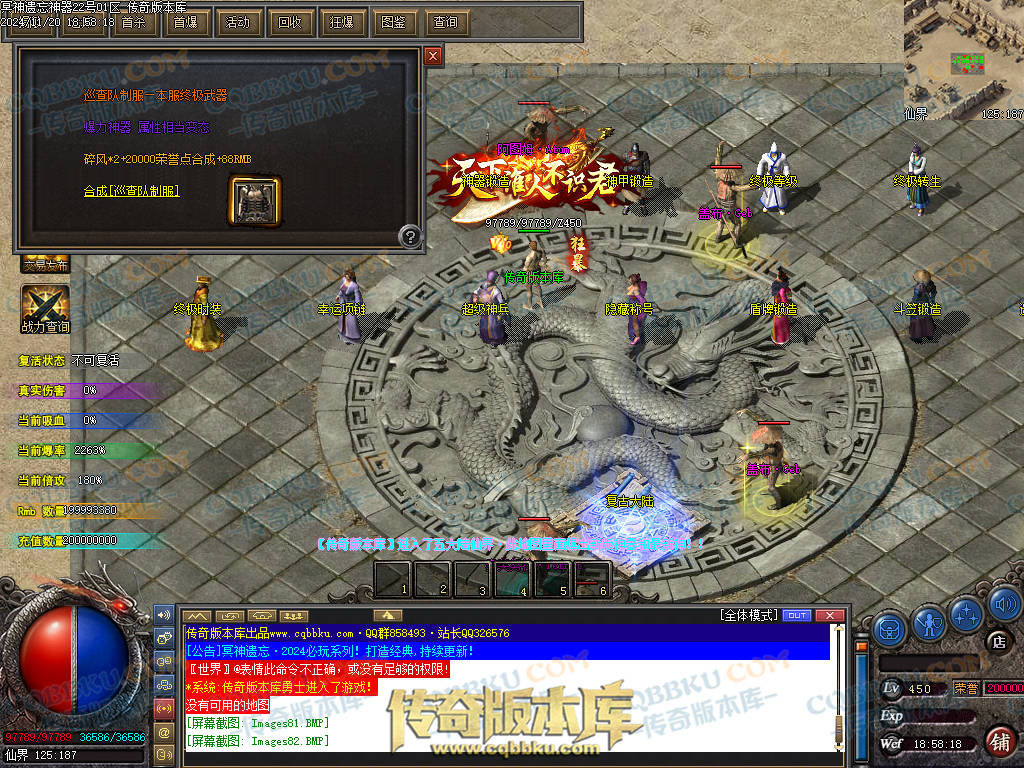Image resolution: width=1024 pixels, height=768 pixels.
Task: Toggle the sound speaker button
Action: click(x=1003, y=605)
